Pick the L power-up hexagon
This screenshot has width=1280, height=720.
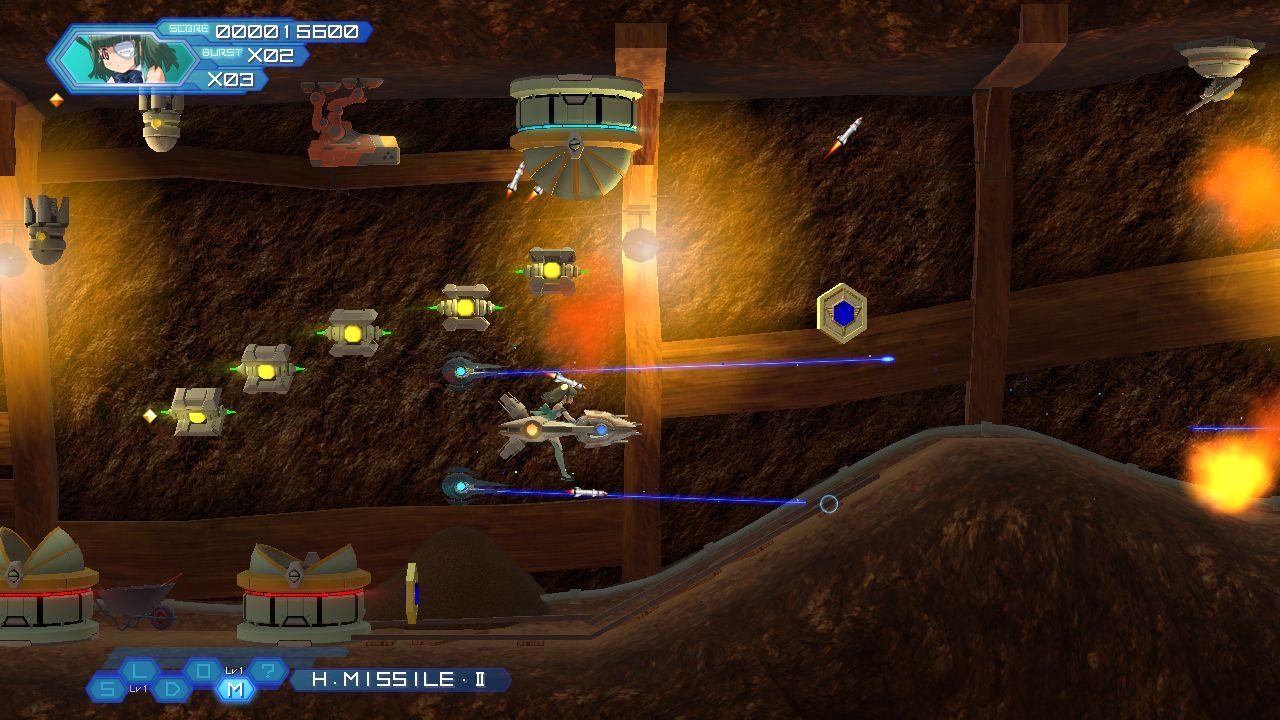coord(140,670)
